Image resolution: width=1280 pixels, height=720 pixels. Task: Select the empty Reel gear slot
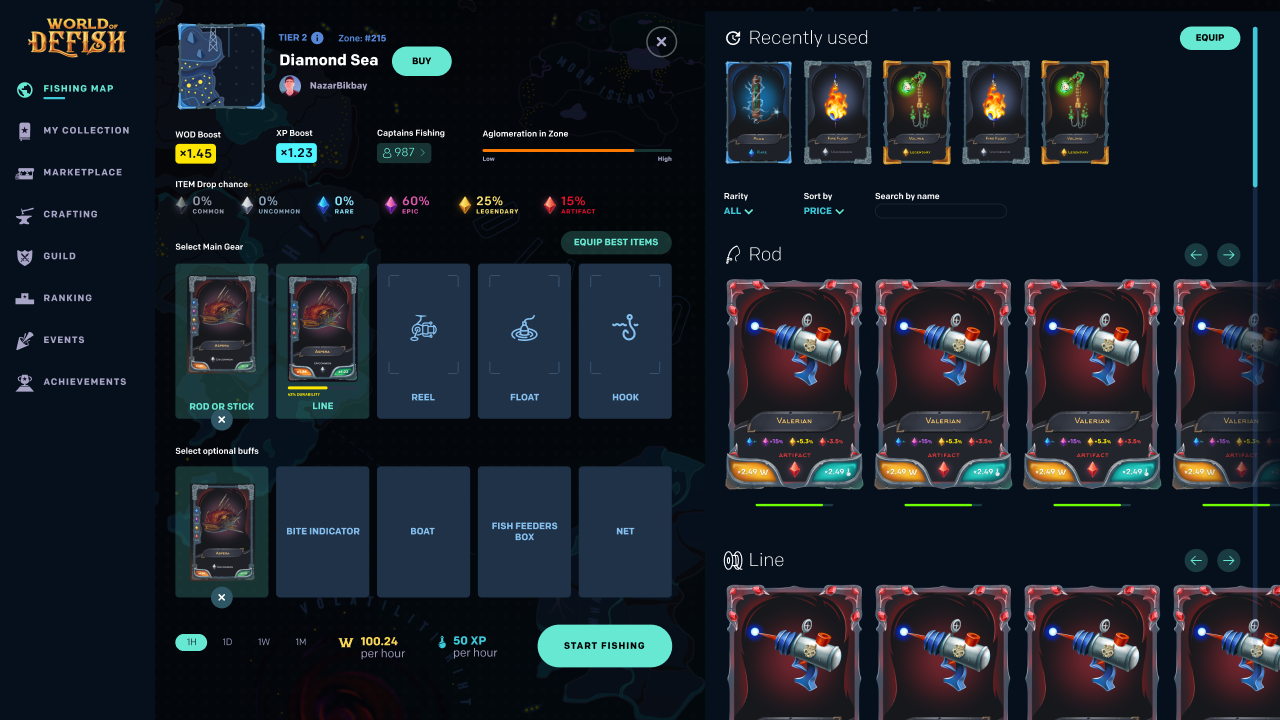(x=423, y=340)
